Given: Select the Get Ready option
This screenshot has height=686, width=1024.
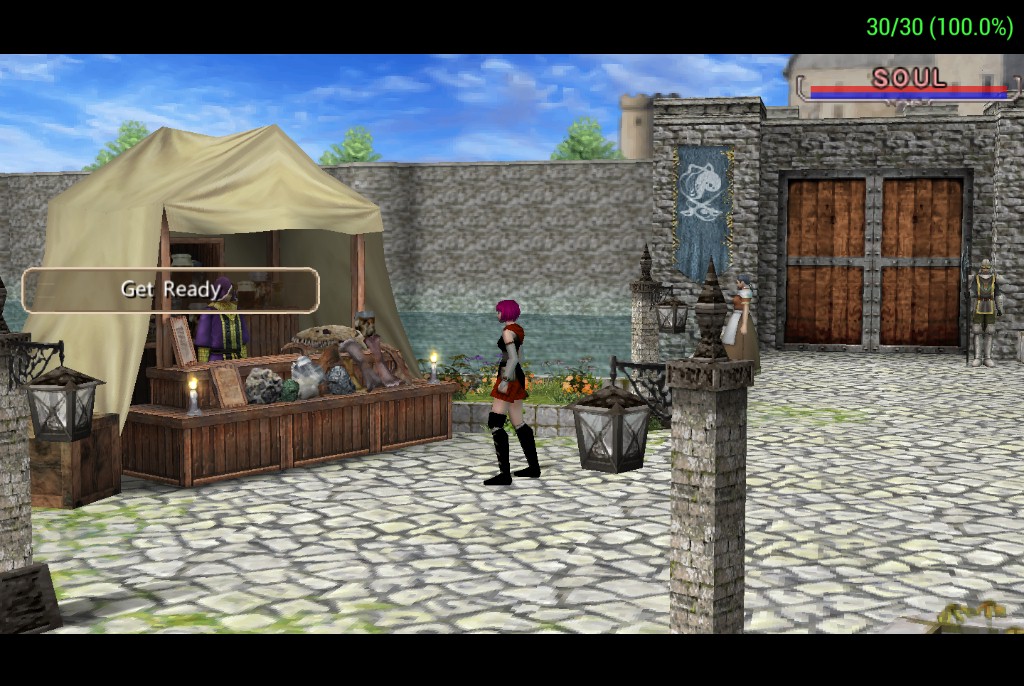Looking at the screenshot, I should [170, 290].
